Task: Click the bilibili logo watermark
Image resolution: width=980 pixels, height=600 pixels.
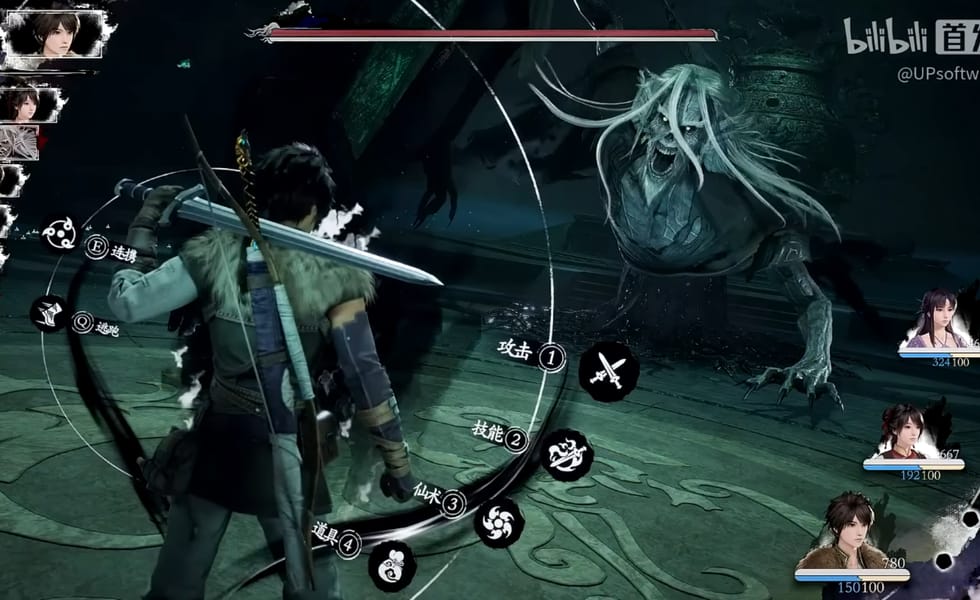Action: (x=887, y=37)
